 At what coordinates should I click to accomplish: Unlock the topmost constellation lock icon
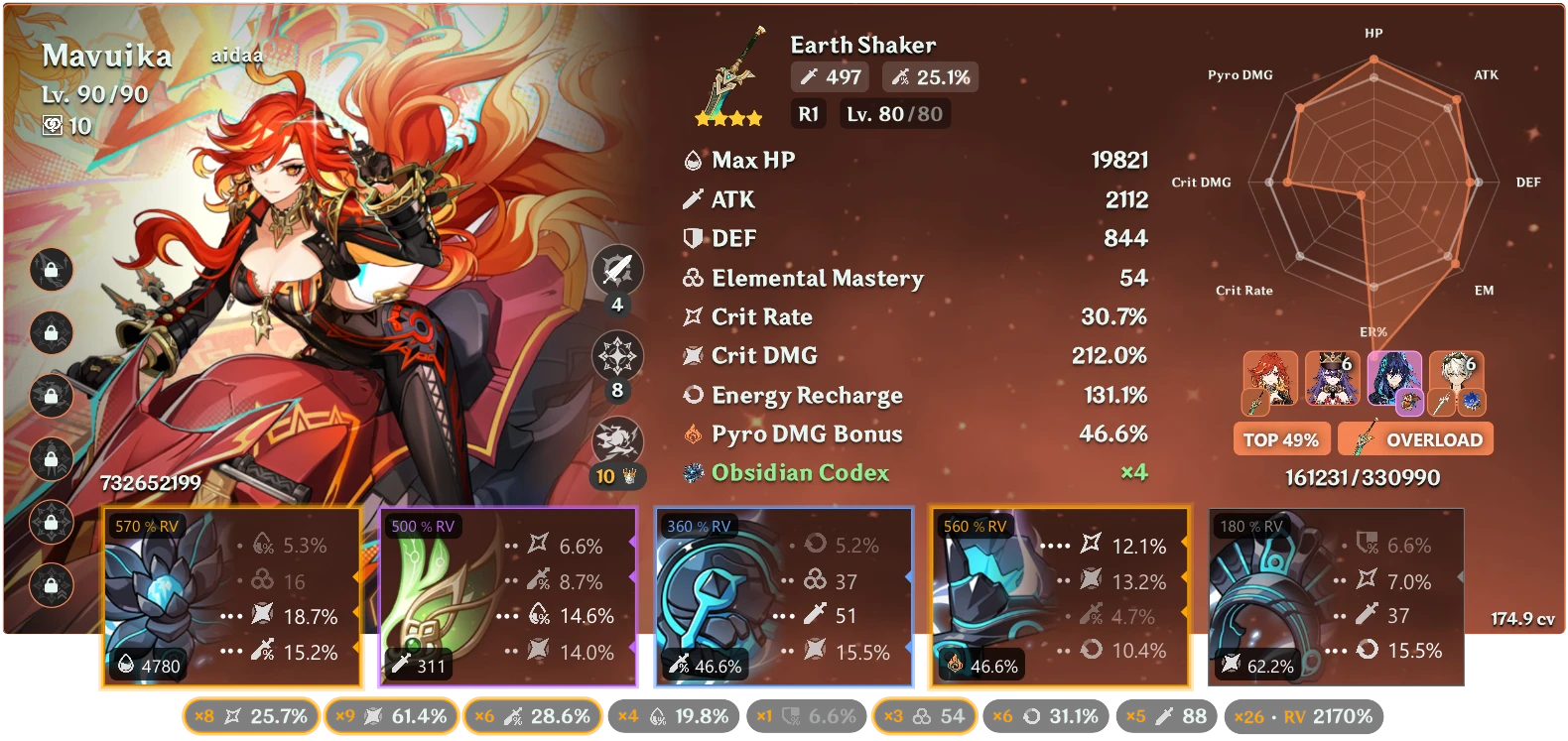(50, 271)
